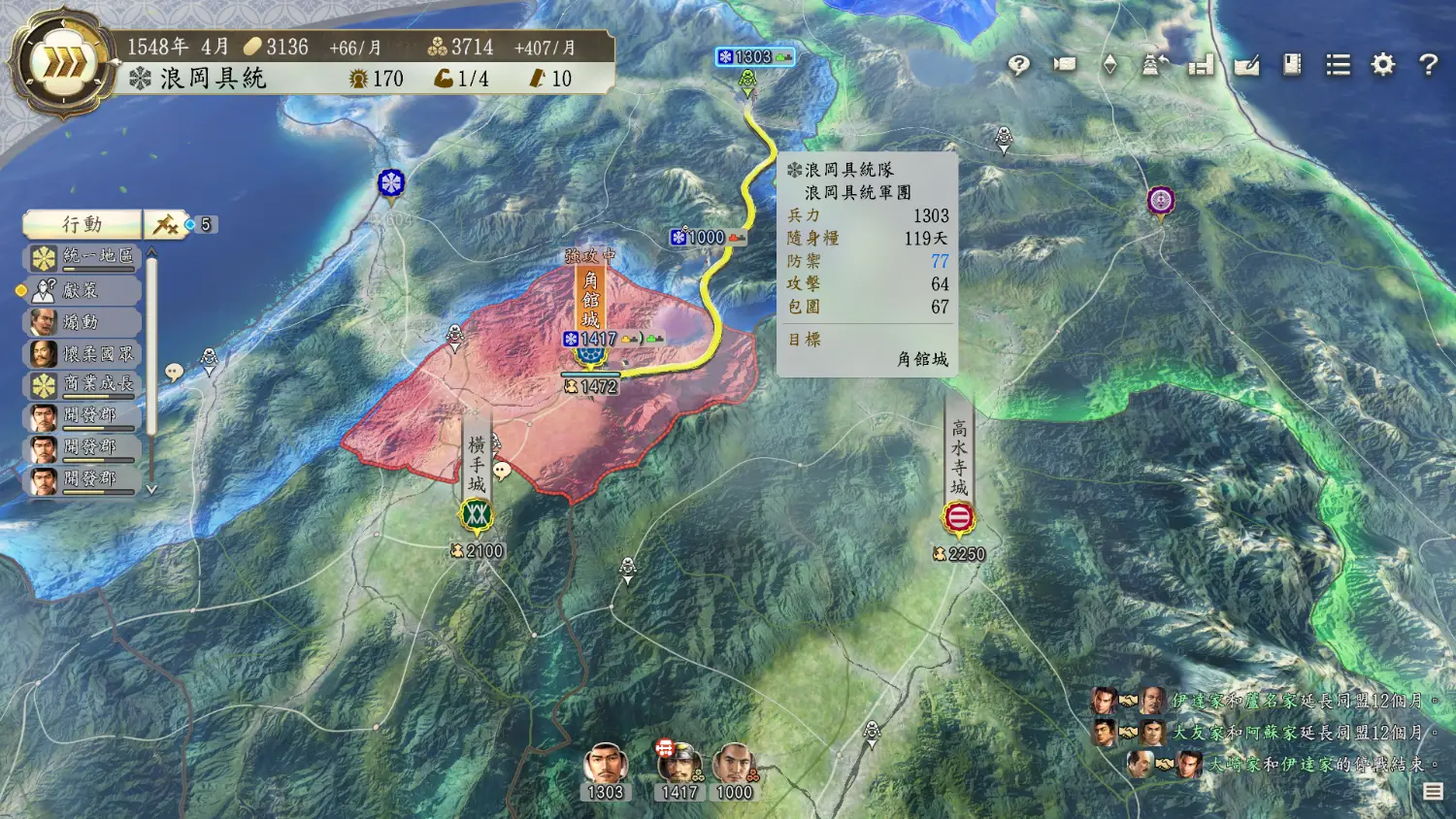The image size is (1456, 819).
Task: Open the gear settings icon
Action: [x=1382, y=65]
